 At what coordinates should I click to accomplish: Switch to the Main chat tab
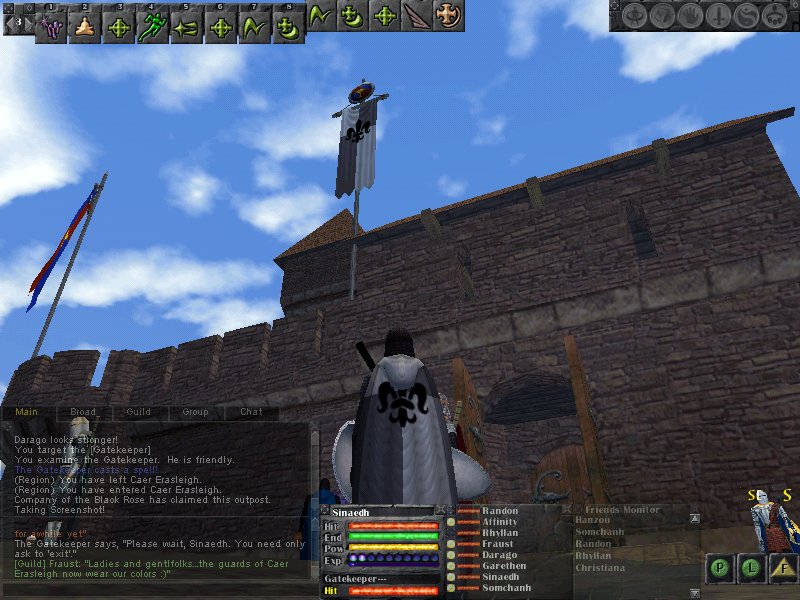pyautogui.click(x=26, y=411)
